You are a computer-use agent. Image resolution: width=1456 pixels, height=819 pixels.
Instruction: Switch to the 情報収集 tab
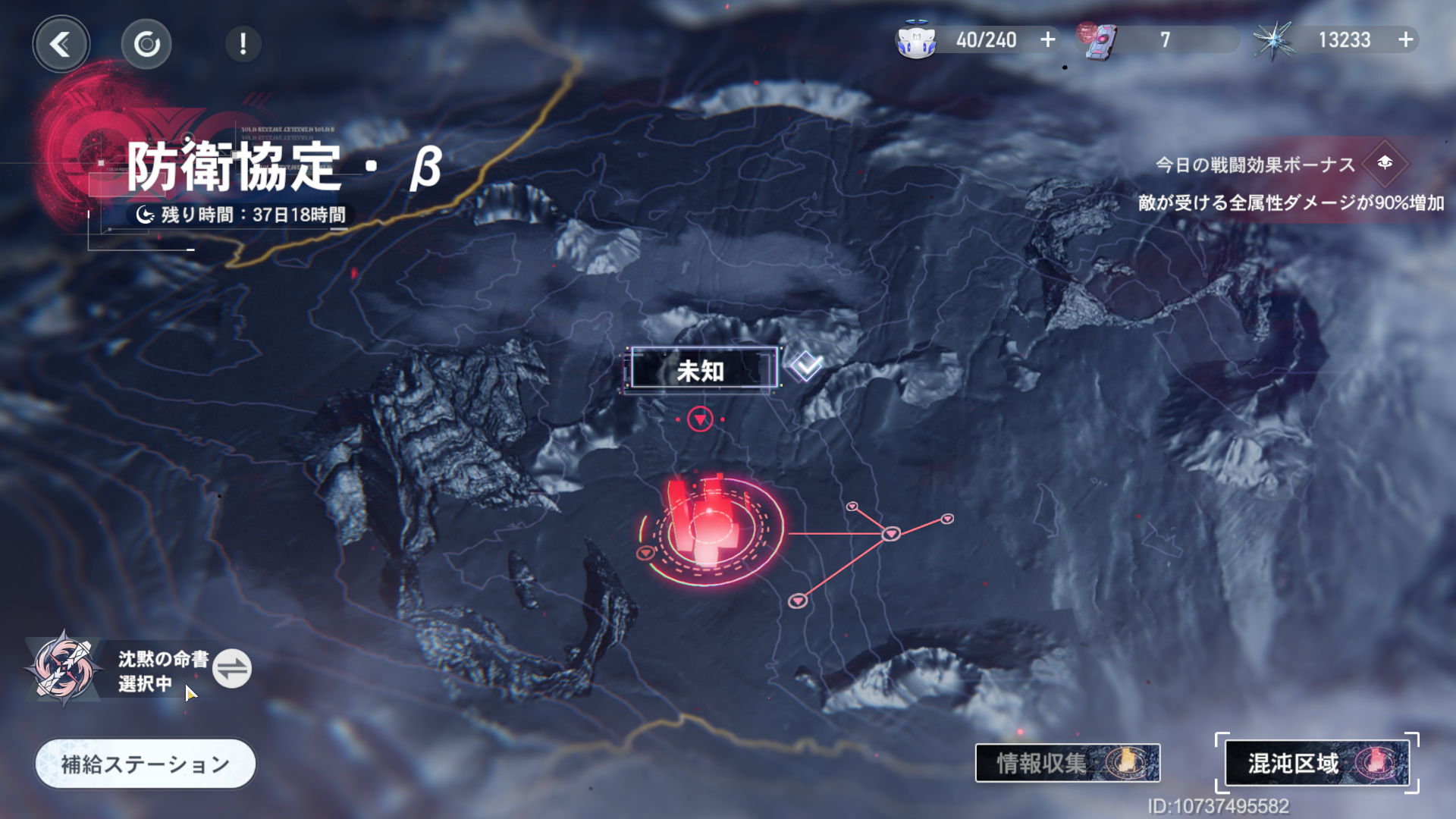tap(1067, 763)
